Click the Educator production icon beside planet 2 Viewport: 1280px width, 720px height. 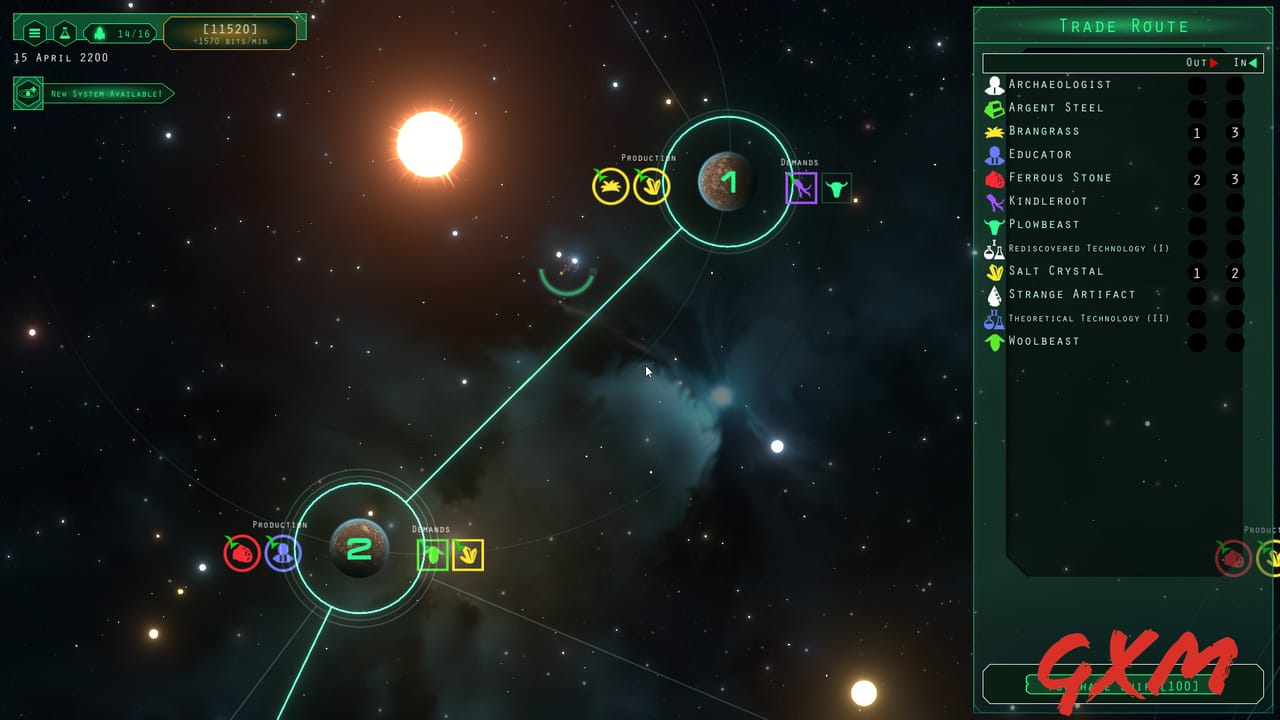(281, 553)
